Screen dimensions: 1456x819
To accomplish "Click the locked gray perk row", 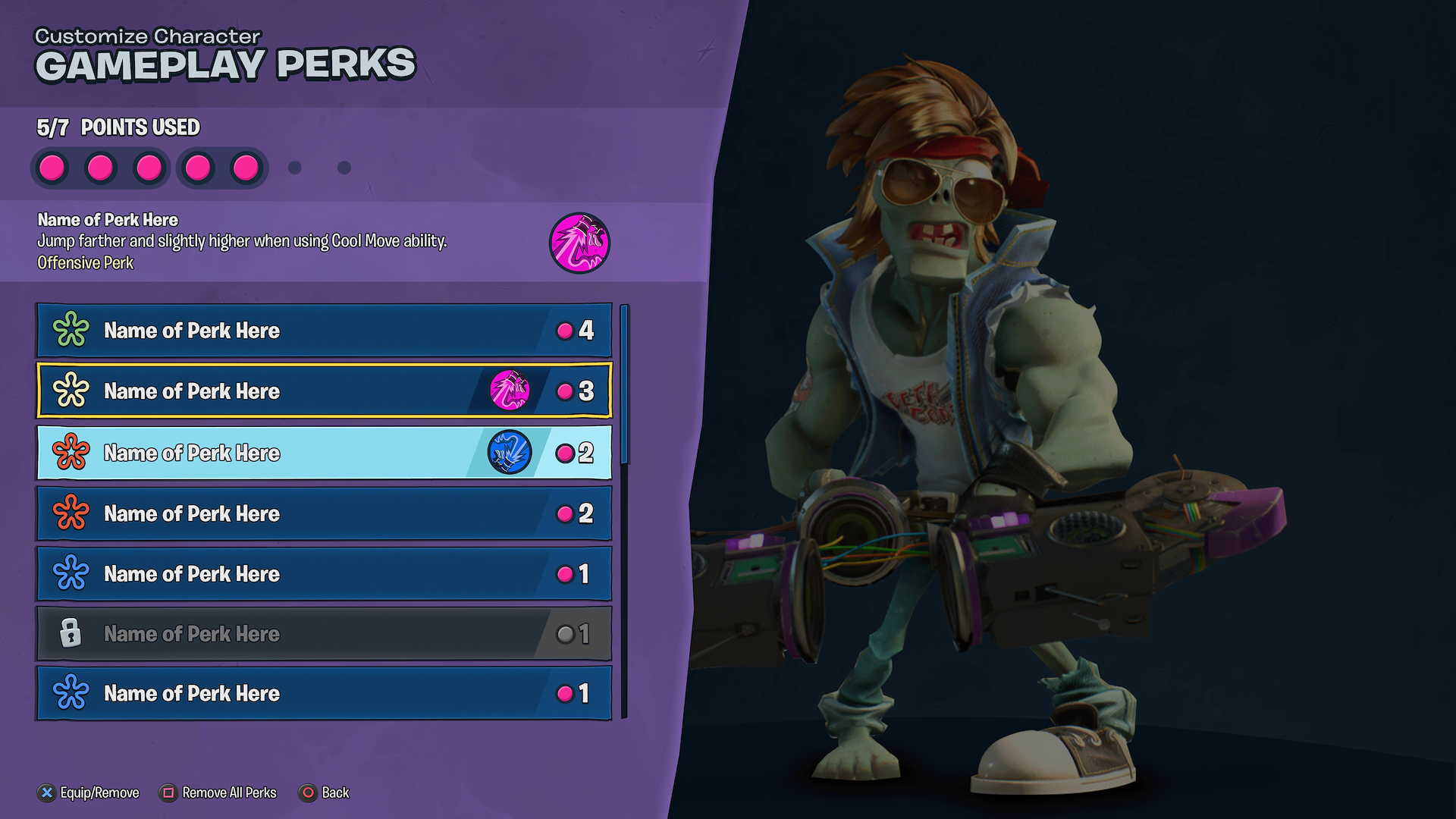I will [x=324, y=633].
